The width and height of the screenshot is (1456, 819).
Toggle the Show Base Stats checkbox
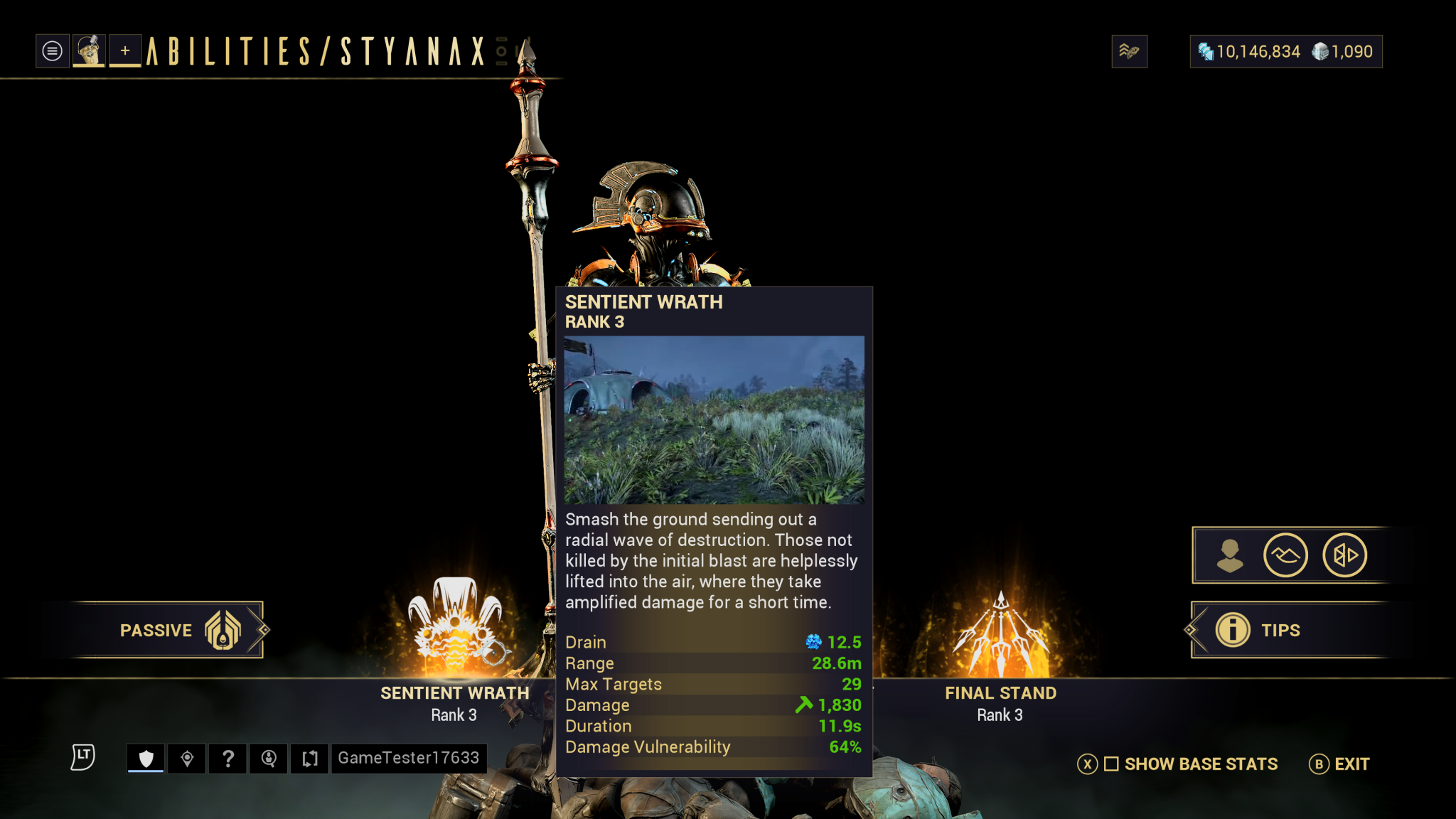tap(1111, 764)
